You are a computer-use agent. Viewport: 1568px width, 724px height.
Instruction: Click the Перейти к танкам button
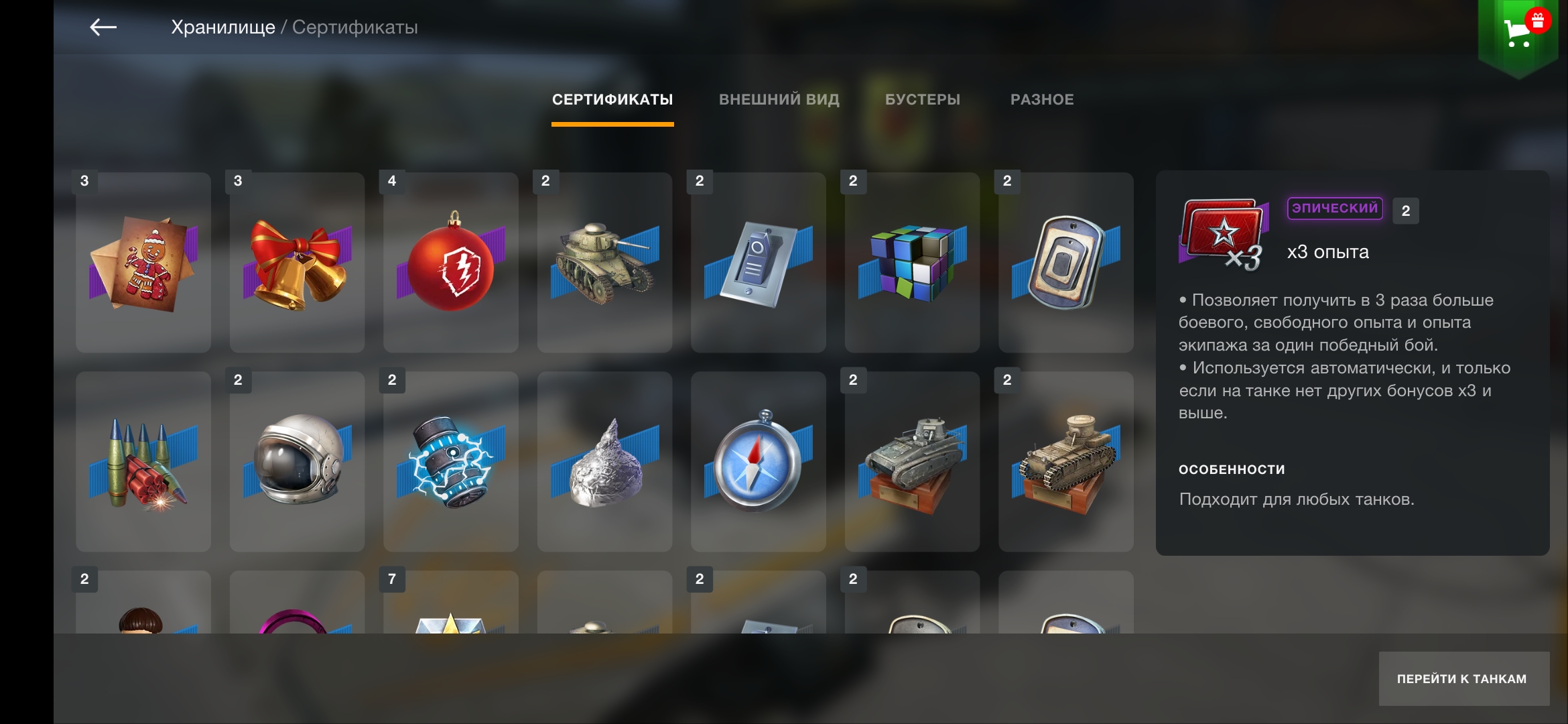pyautogui.click(x=1463, y=678)
